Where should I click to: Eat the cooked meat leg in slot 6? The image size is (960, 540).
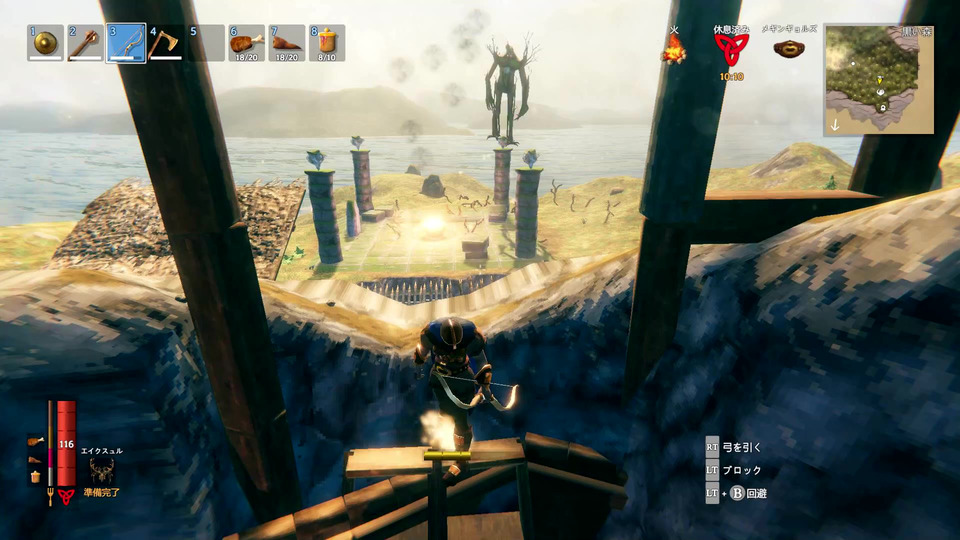(246, 43)
